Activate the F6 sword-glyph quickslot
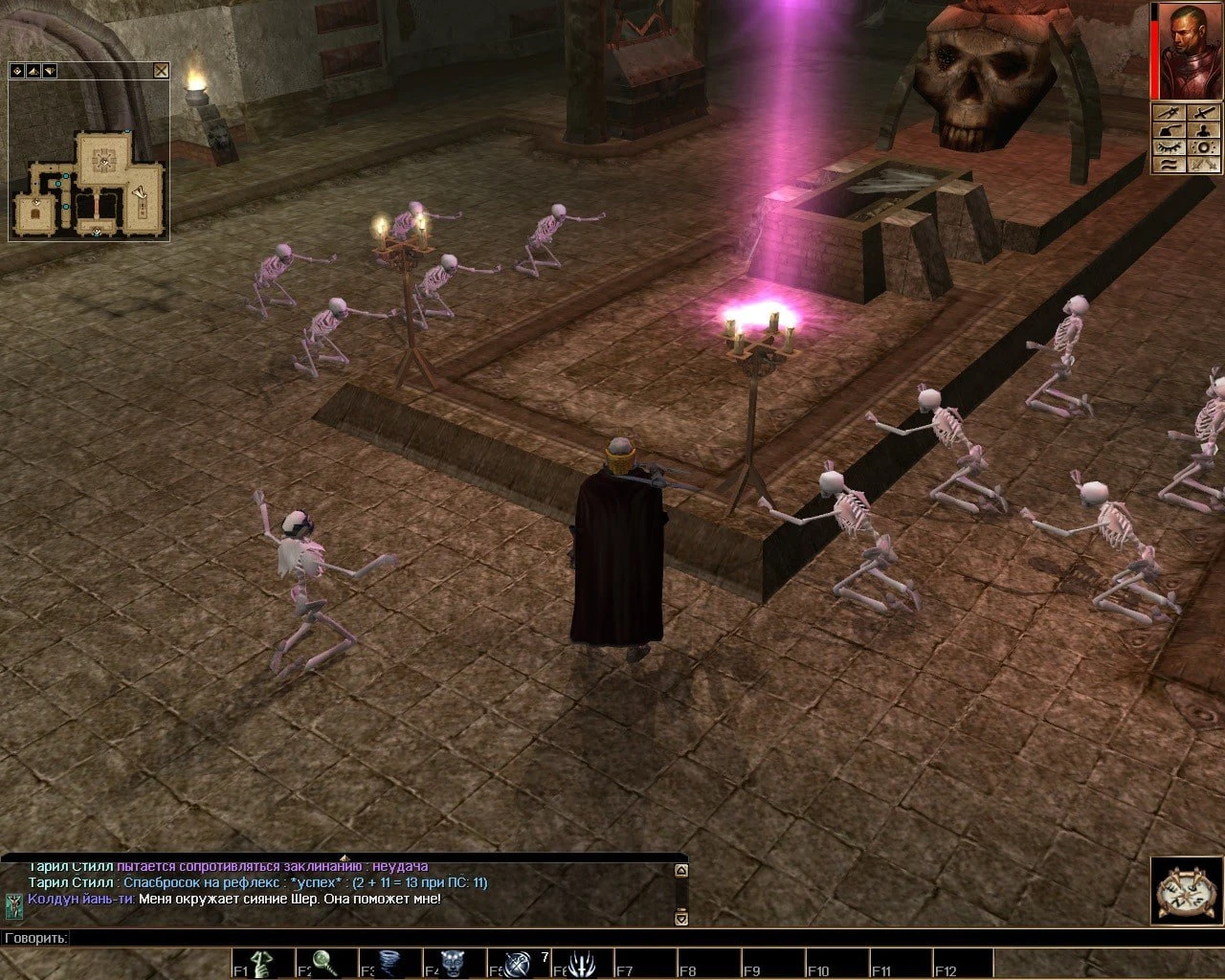This screenshot has width=1225, height=980. (582, 961)
